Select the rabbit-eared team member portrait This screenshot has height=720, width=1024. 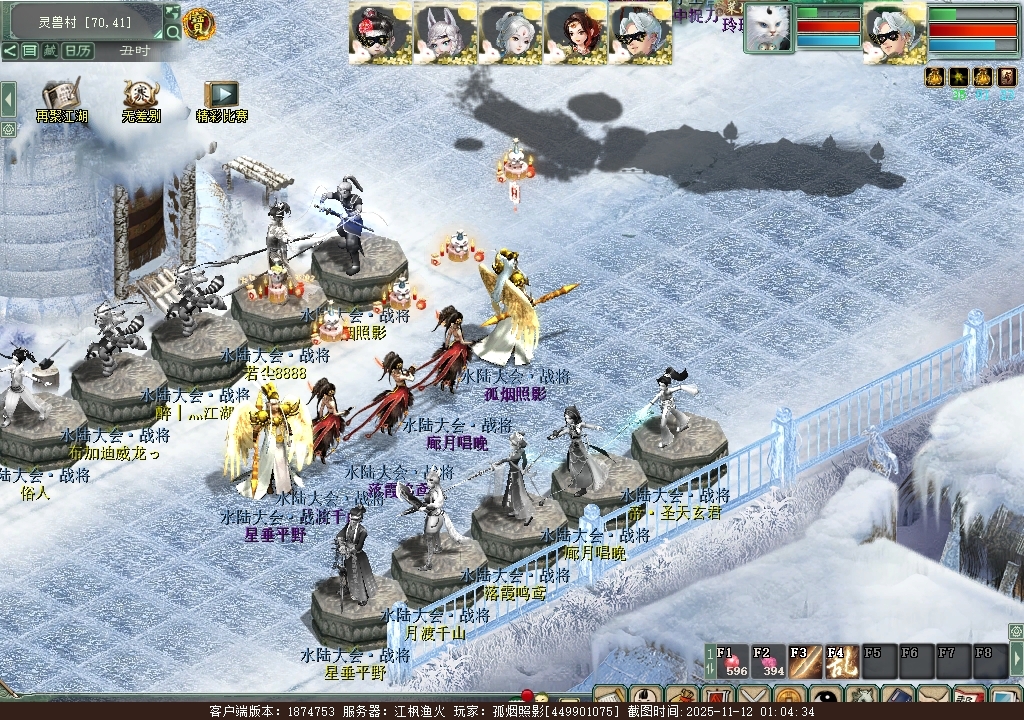tap(445, 33)
